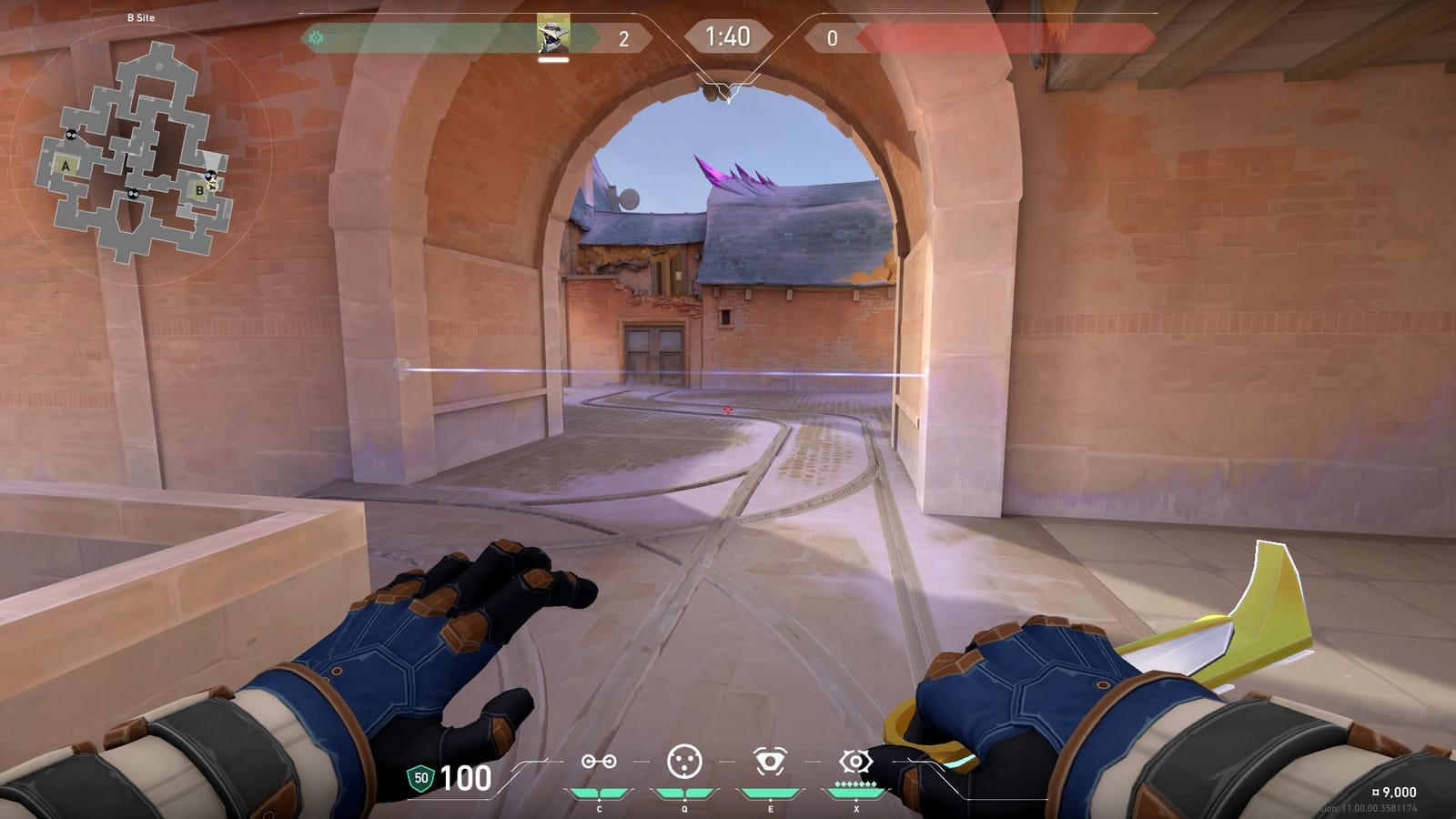This screenshot has height=819, width=1456.
Task: Select the Trapwire ability icon
Action: tap(600, 761)
